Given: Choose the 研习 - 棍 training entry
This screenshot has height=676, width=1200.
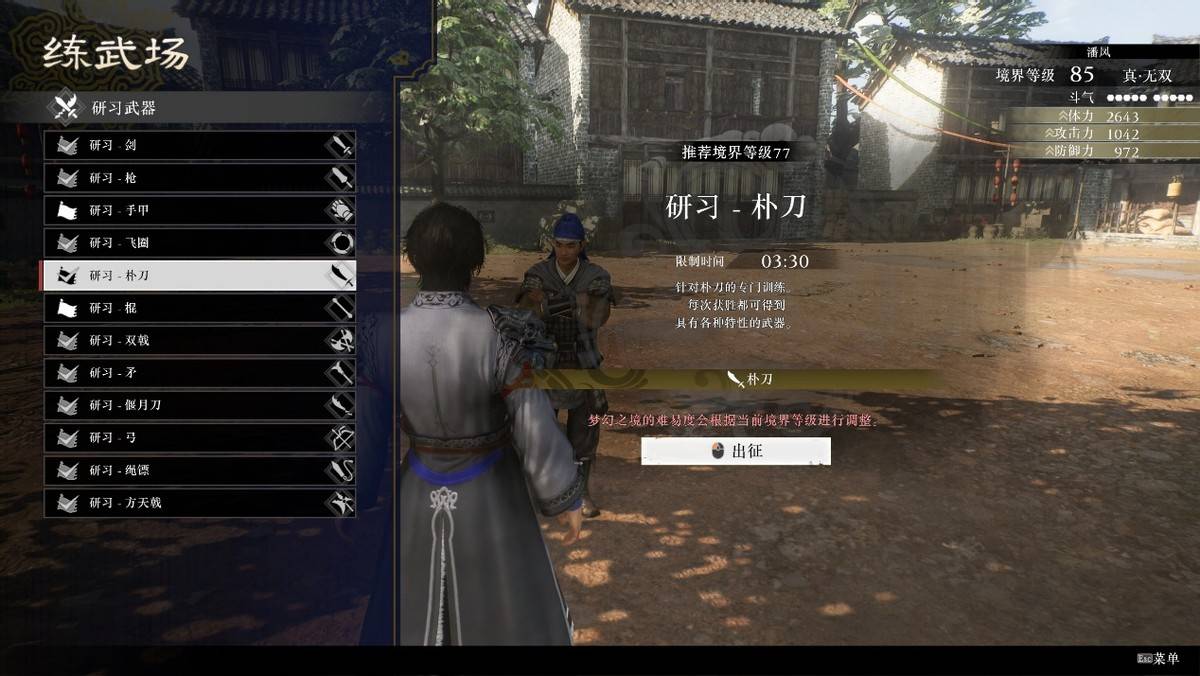Looking at the screenshot, I should pos(199,308).
